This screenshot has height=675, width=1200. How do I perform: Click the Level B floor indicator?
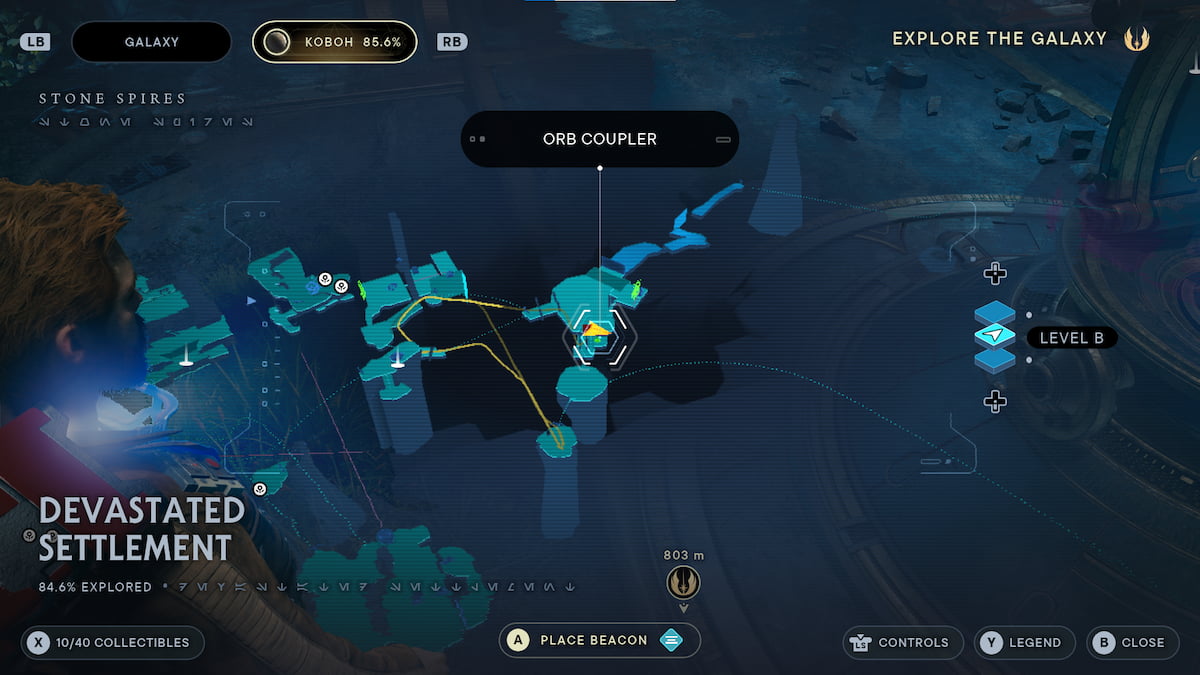click(1071, 338)
